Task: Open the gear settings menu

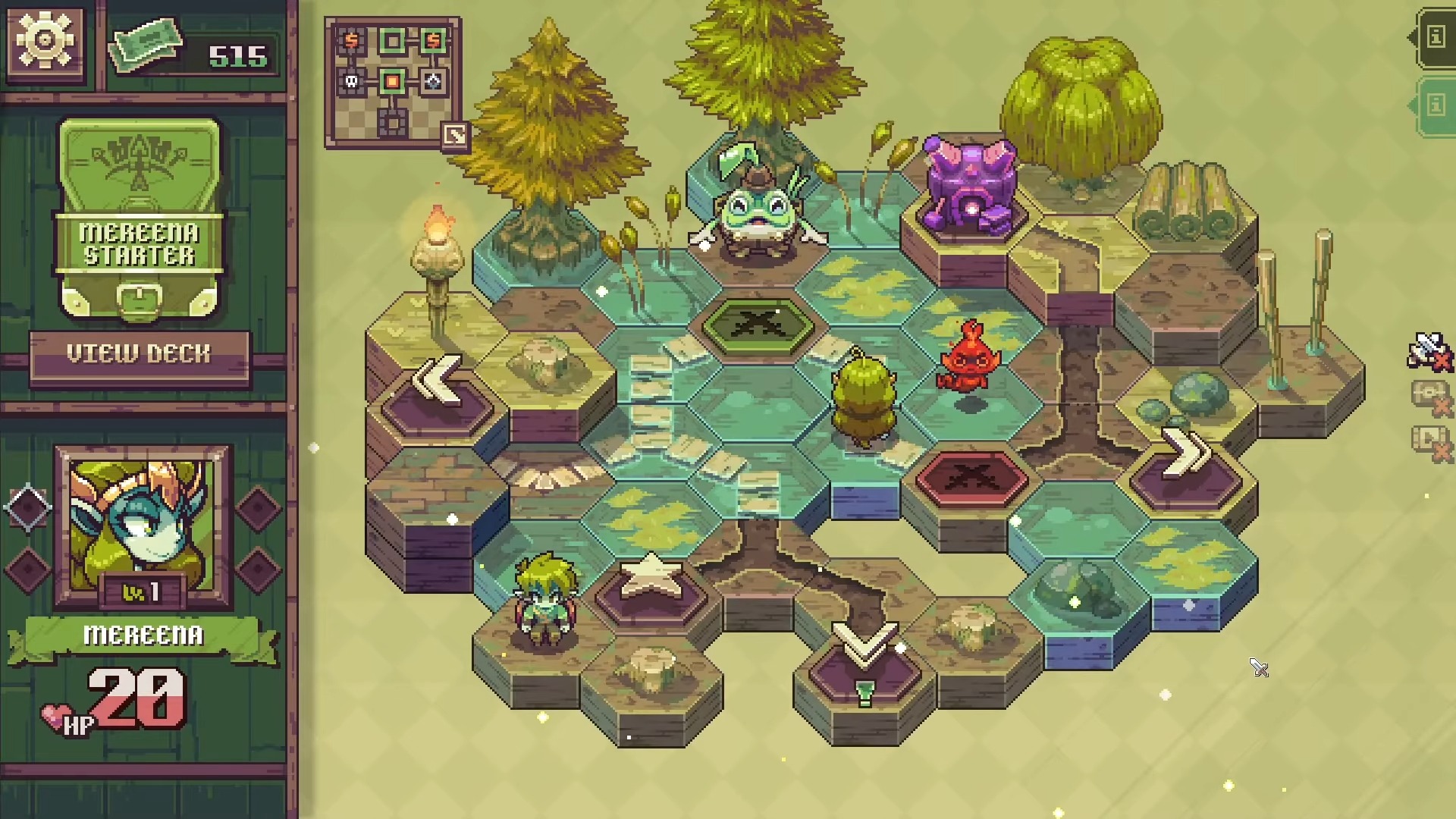Action: pos(44,39)
